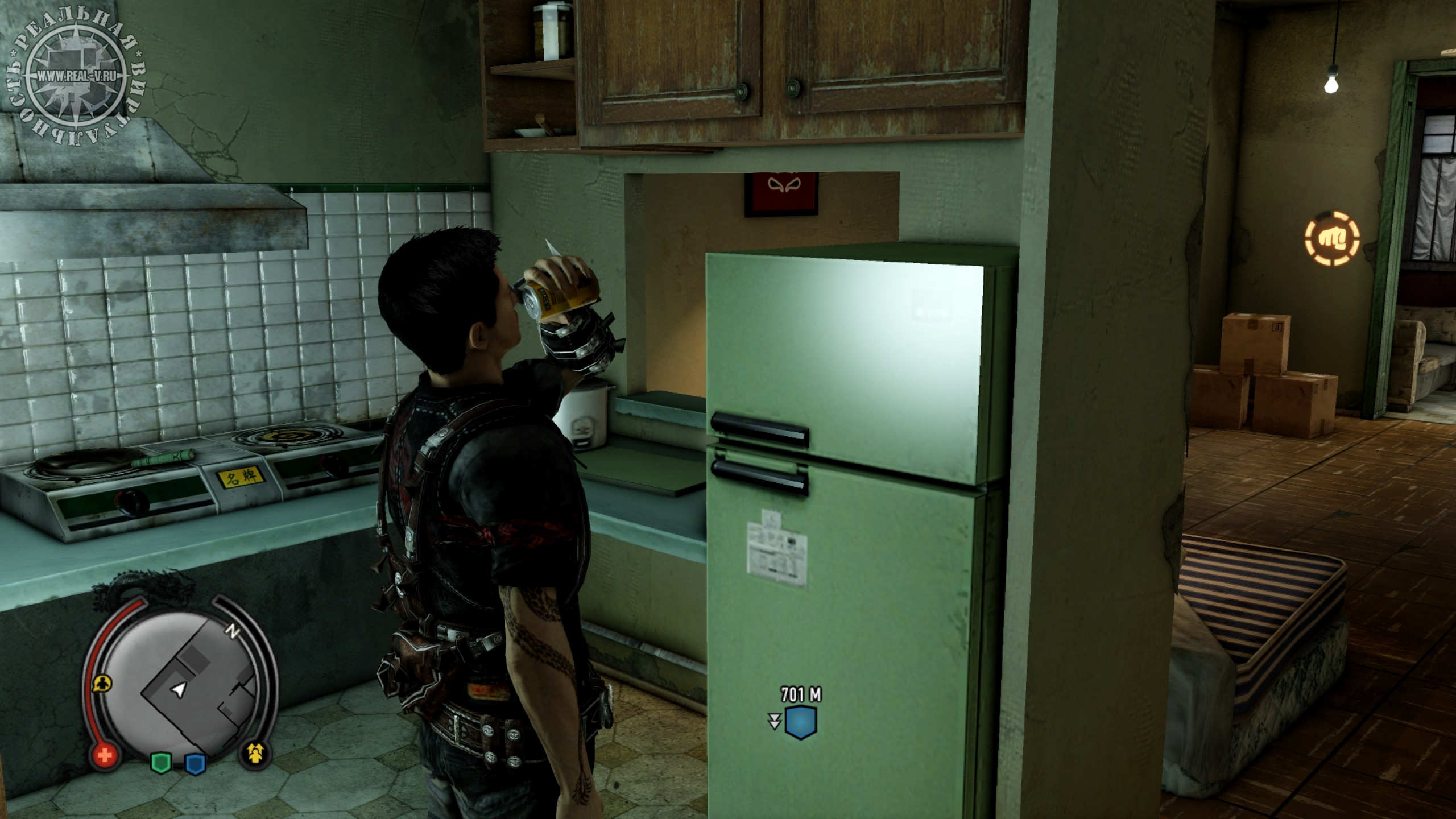Click the white player arrow on minimap

coord(180,690)
